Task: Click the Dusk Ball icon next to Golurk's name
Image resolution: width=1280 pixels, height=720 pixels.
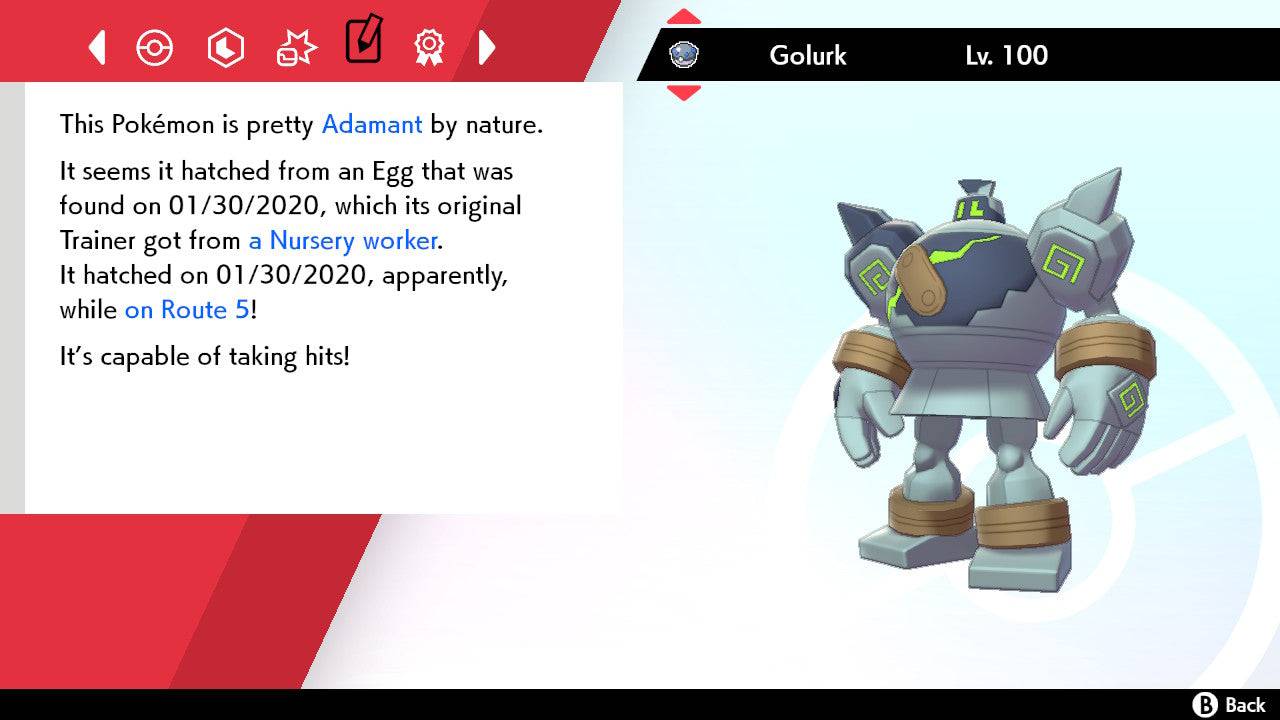Action: coord(684,55)
